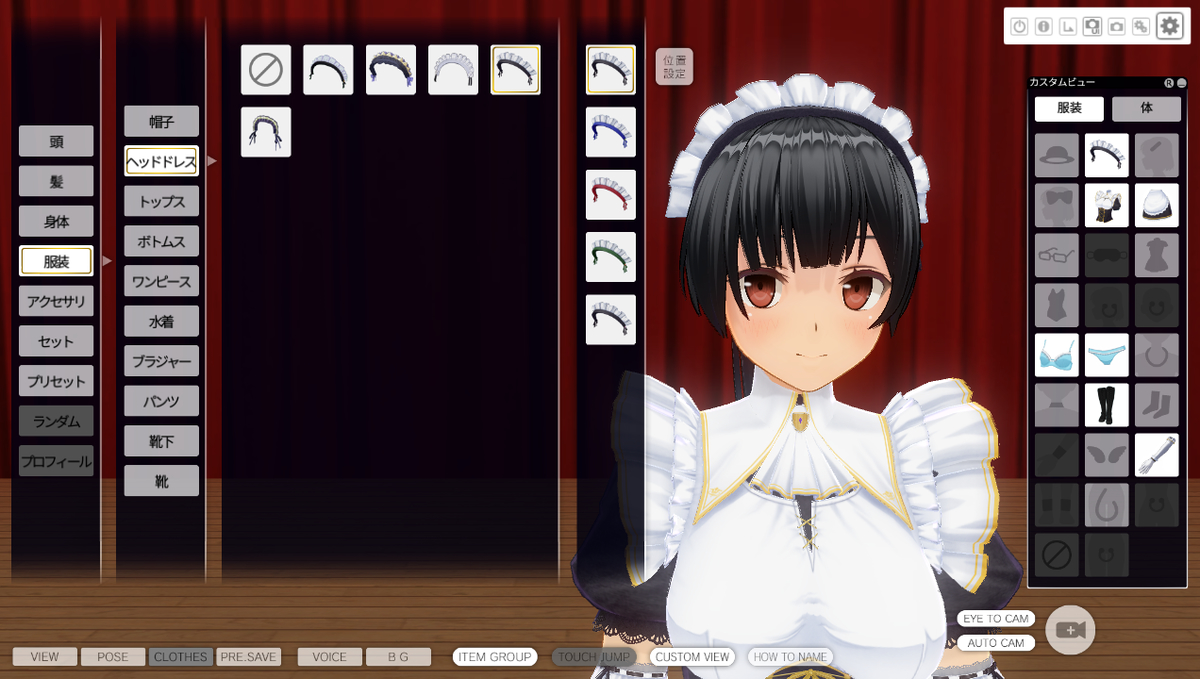Open the ワンピース one-piece subcategory
Viewport: 1200px width, 679px height.
[x=161, y=281]
